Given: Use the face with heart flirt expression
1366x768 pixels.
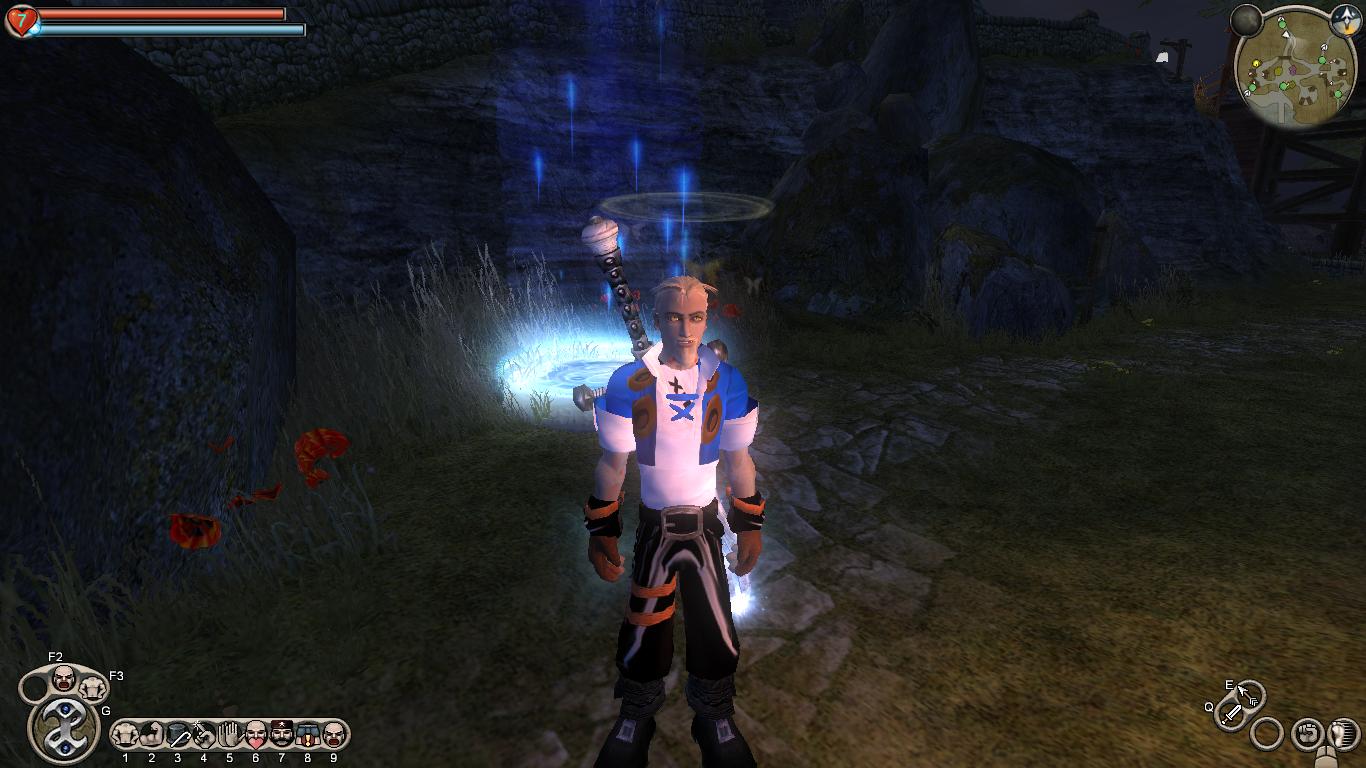Looking at the screenshot, I should pyautogui.click(x=256, y=735).
